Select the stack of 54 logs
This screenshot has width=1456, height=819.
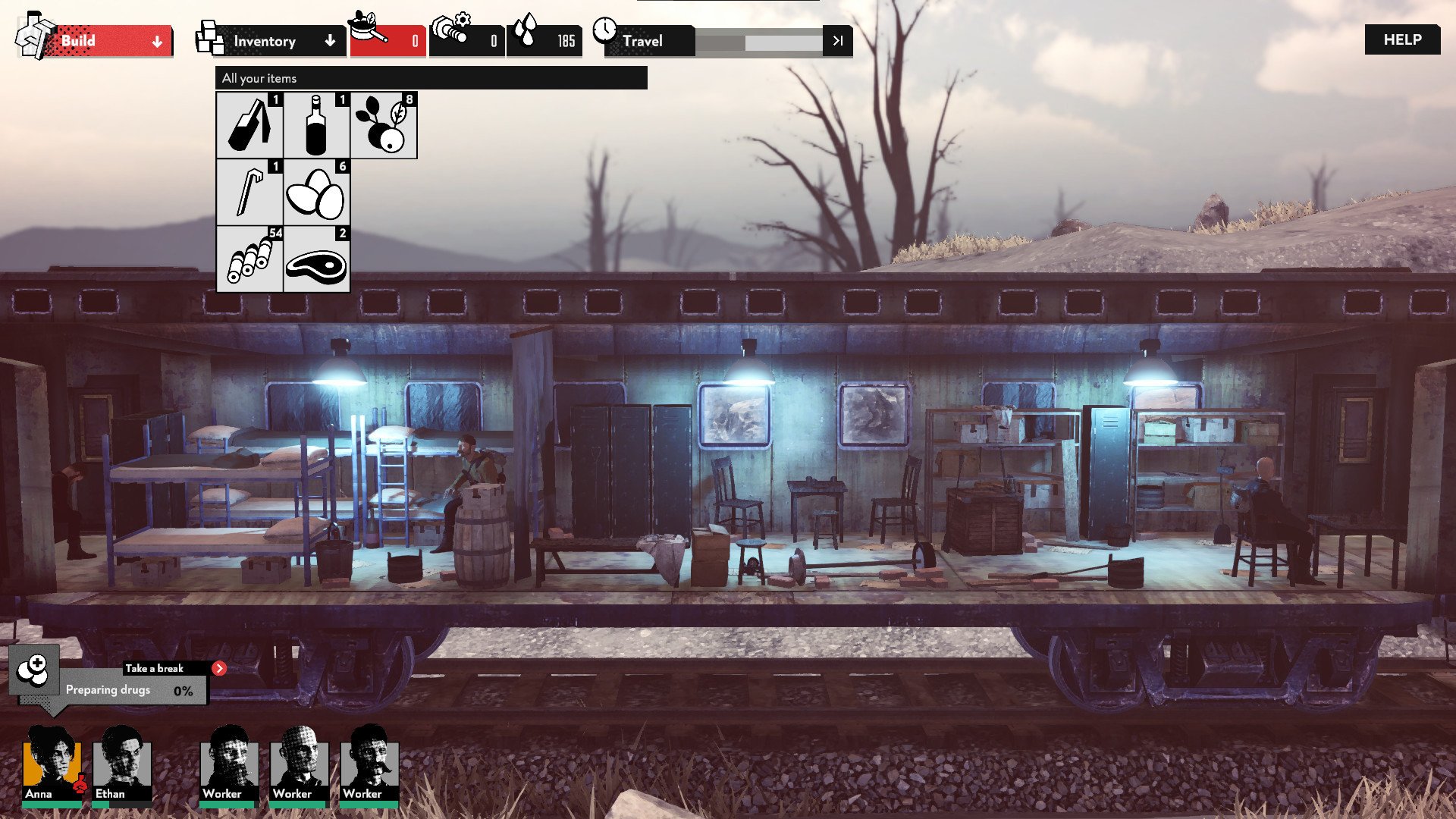pyautogui.click(x=249, y=259)
